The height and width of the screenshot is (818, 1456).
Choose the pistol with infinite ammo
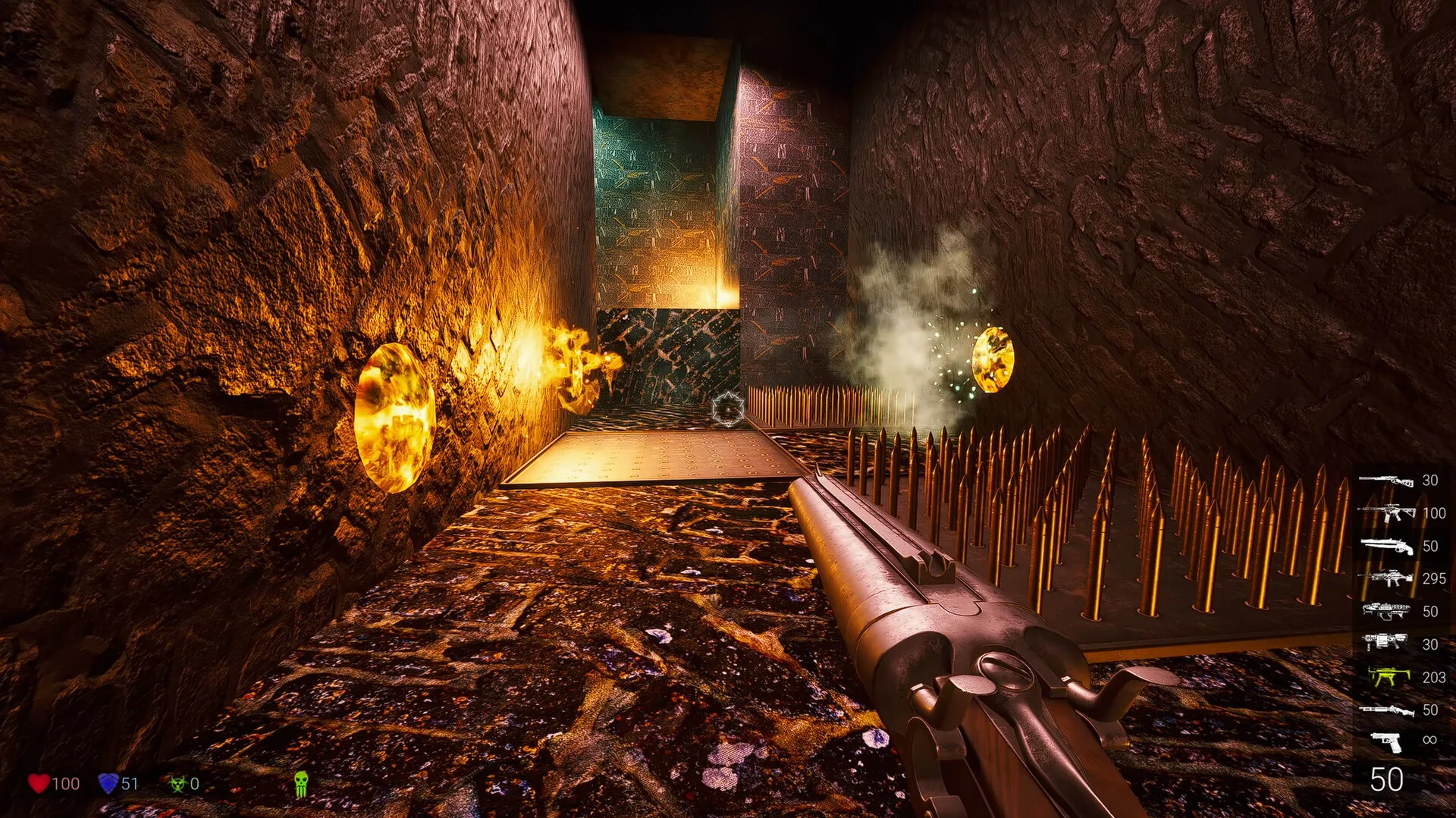(1385, 741)
